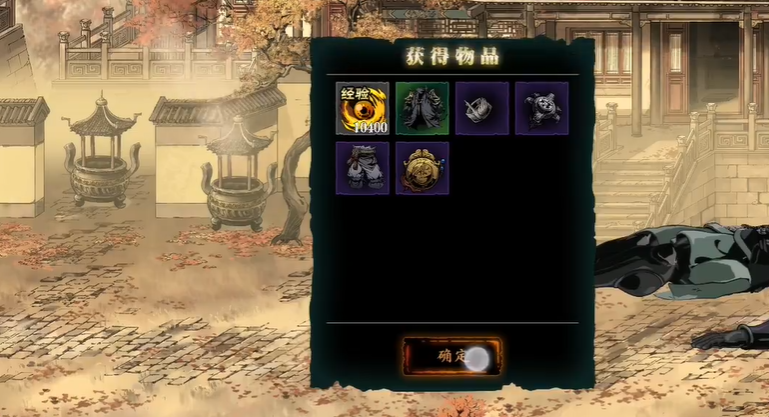Choose the gray trousers reward item
Image resolution: width=769 pixels, height=417 pixels.
tap(362, 168)
